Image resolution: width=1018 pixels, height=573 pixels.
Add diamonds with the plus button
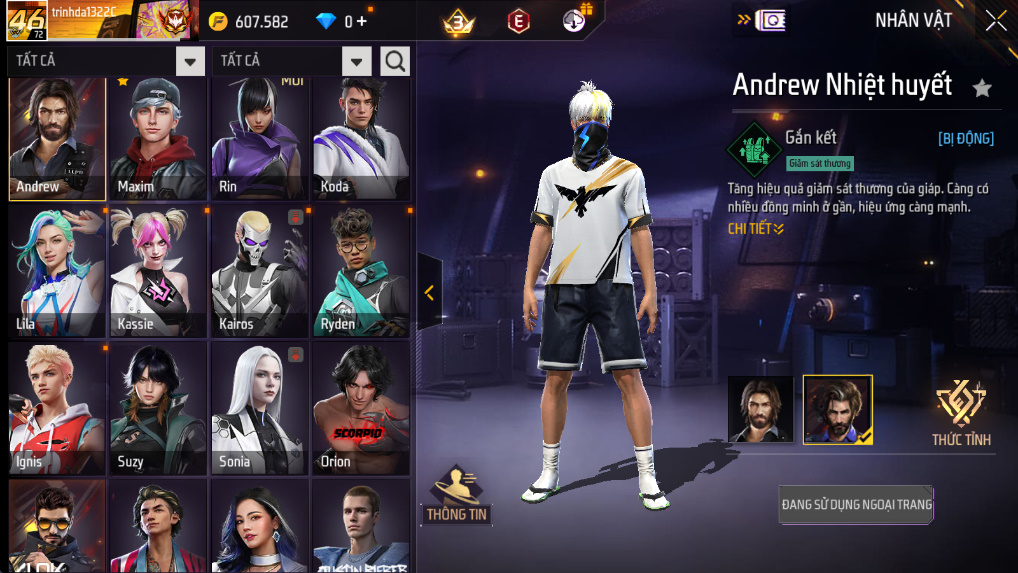pos(362,21)
